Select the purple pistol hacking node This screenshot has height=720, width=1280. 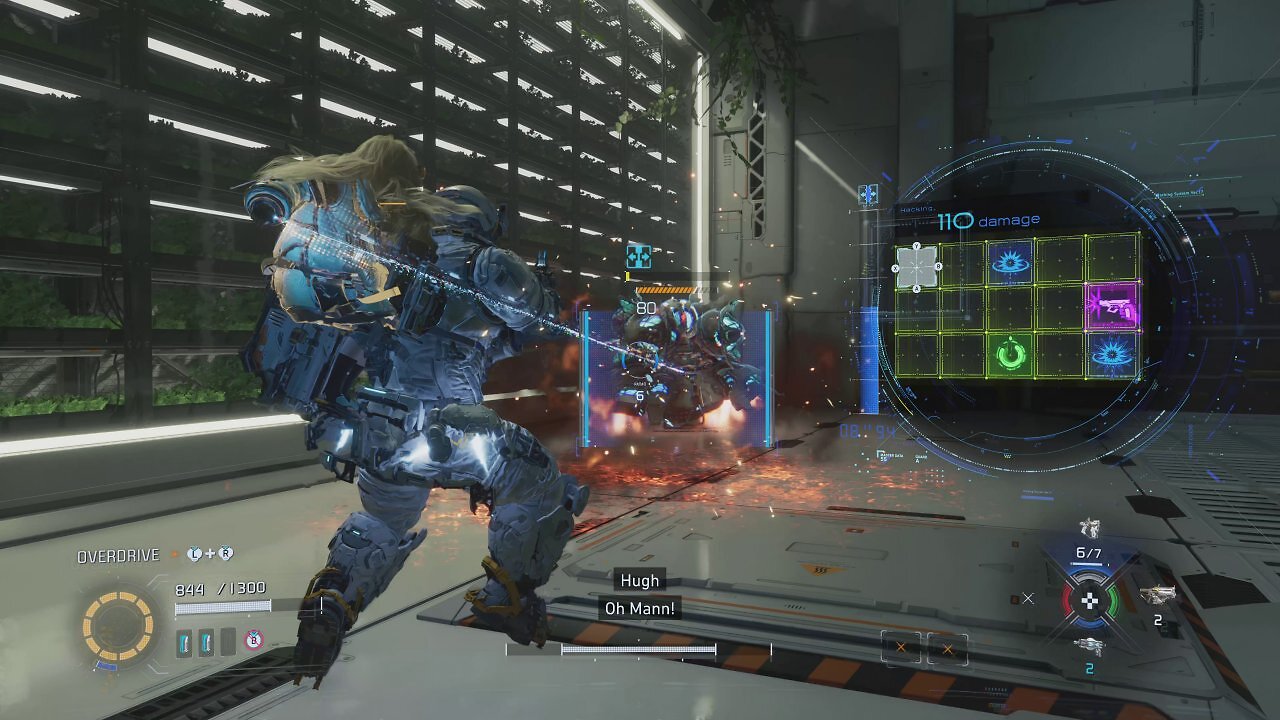(x=1112, y=307)
